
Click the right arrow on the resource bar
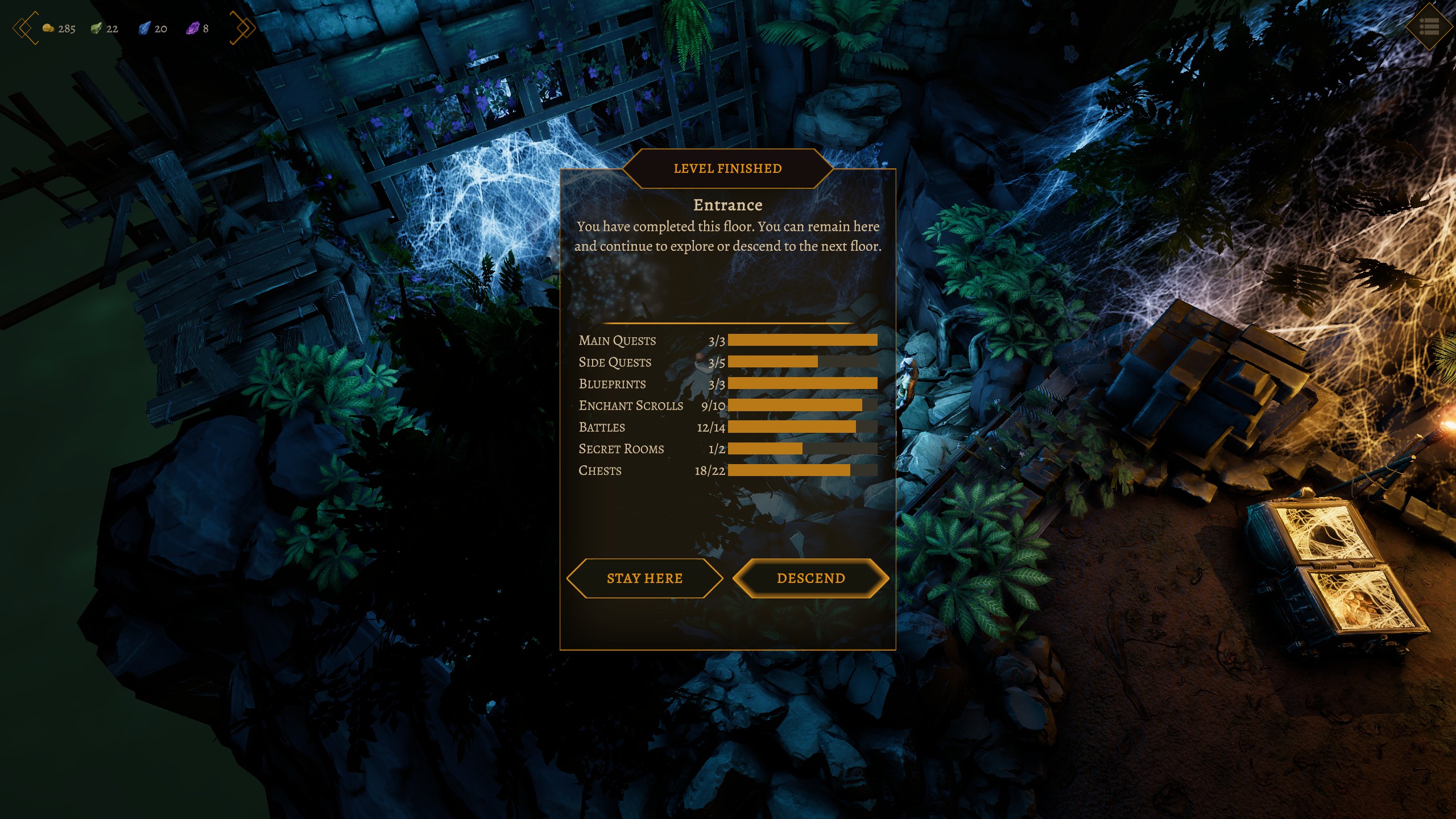click(x=243, y=28)
